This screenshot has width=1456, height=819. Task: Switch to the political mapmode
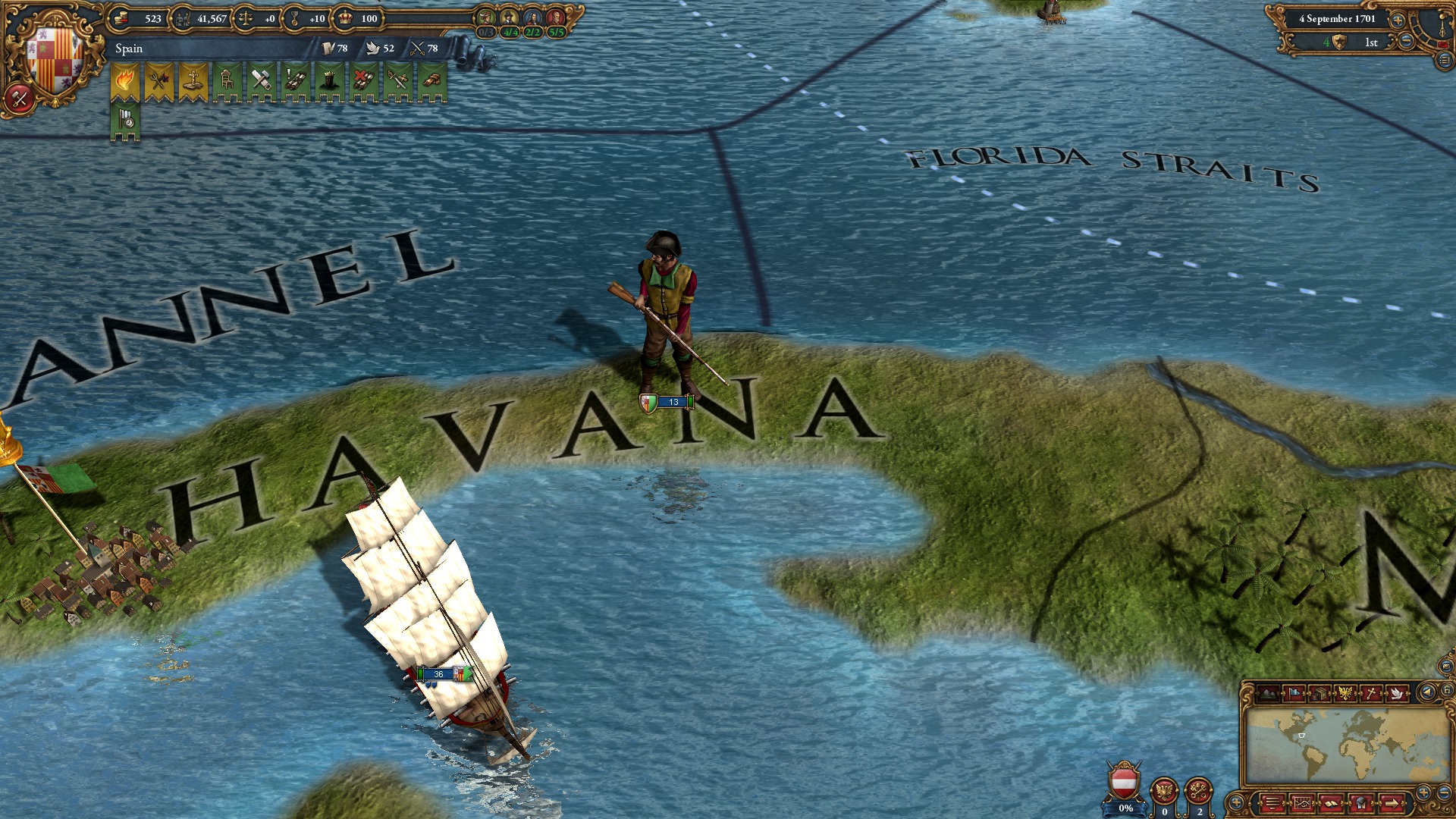[x=1294, y=693]
